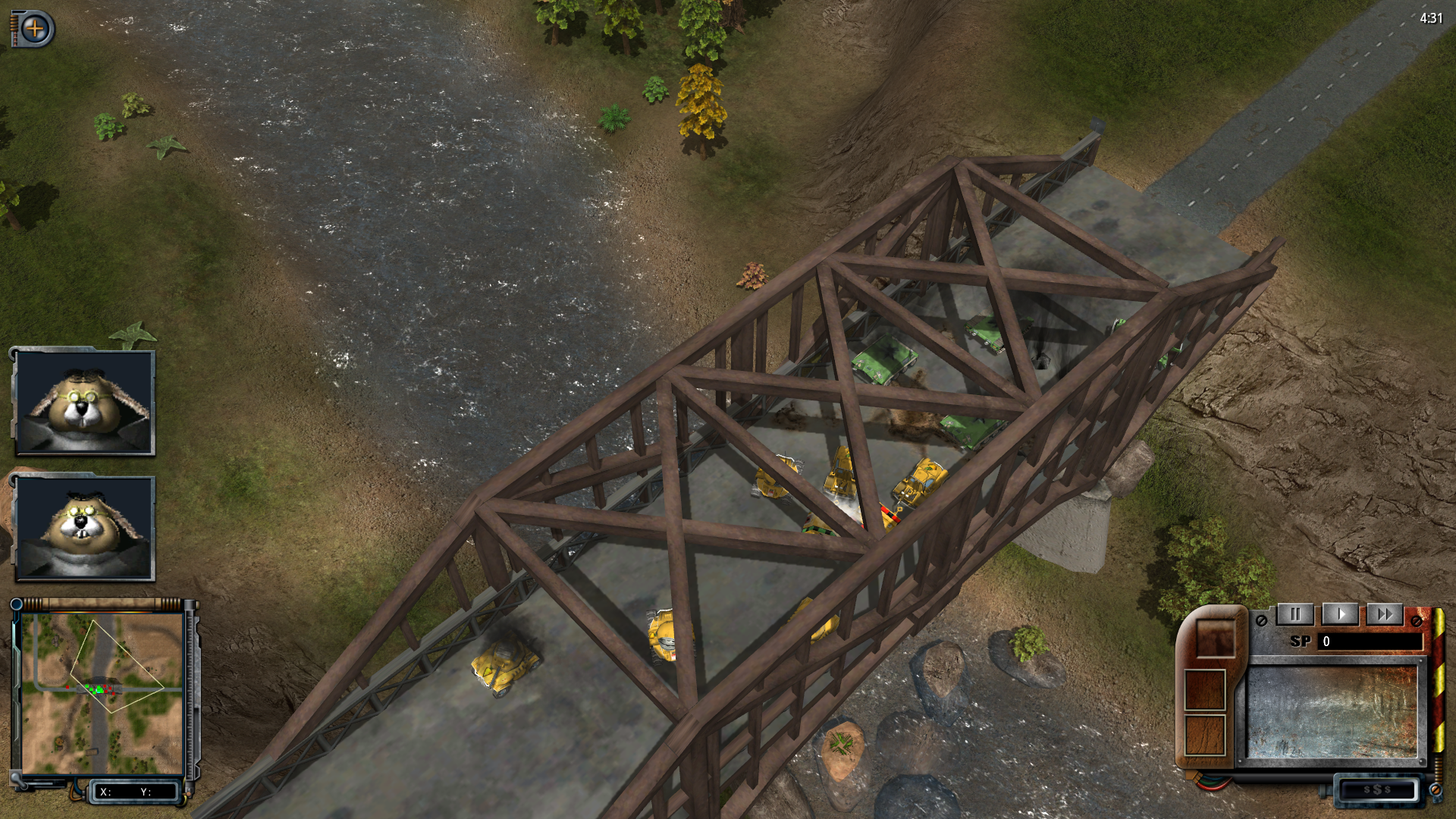This screenshot has height=819, width=1456.
Task: Open the $$$ money panel button
Action: click(1376, 789)
